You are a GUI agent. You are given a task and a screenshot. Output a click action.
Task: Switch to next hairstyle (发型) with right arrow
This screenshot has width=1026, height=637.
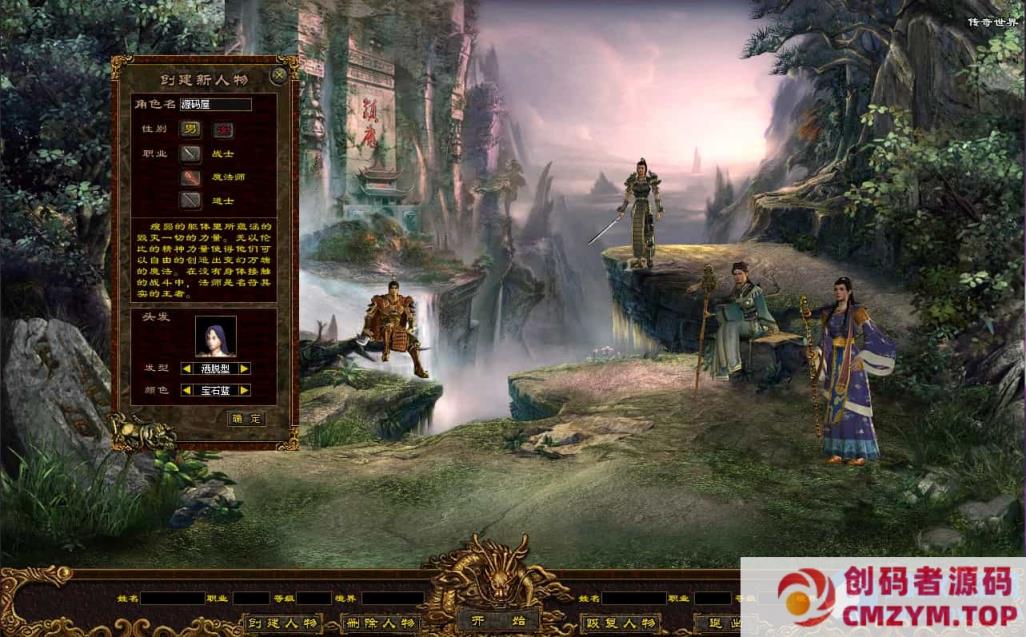[244, 369]
